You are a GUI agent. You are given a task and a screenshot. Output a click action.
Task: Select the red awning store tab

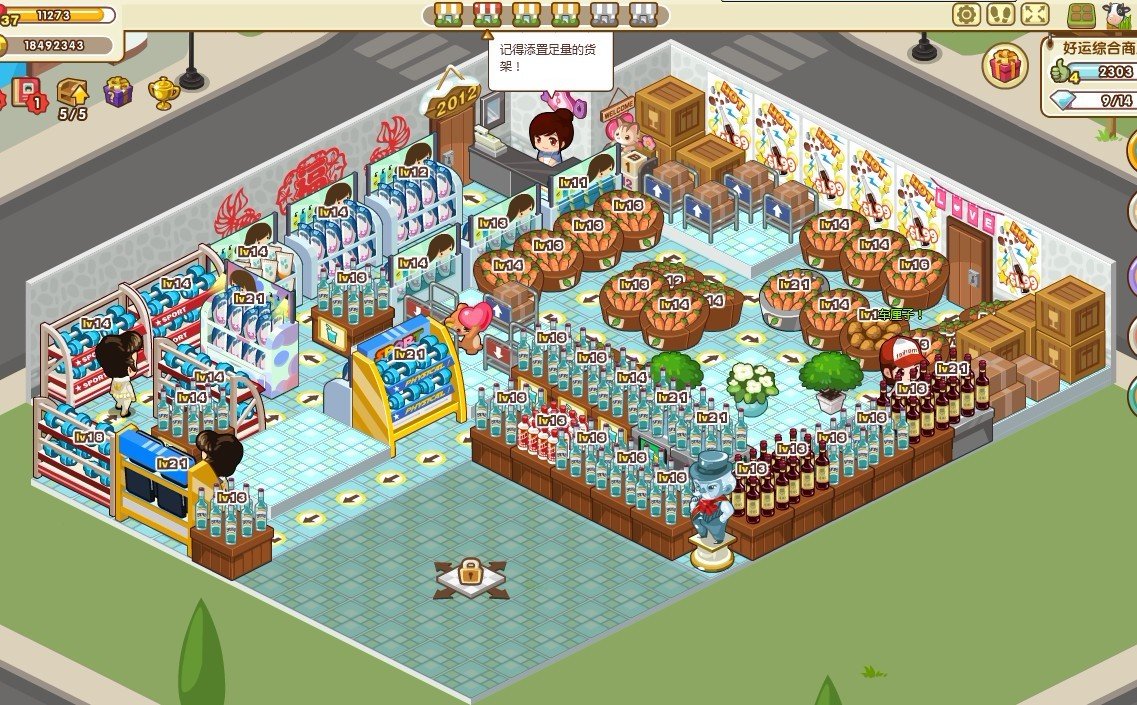click(x=487, y=13)
